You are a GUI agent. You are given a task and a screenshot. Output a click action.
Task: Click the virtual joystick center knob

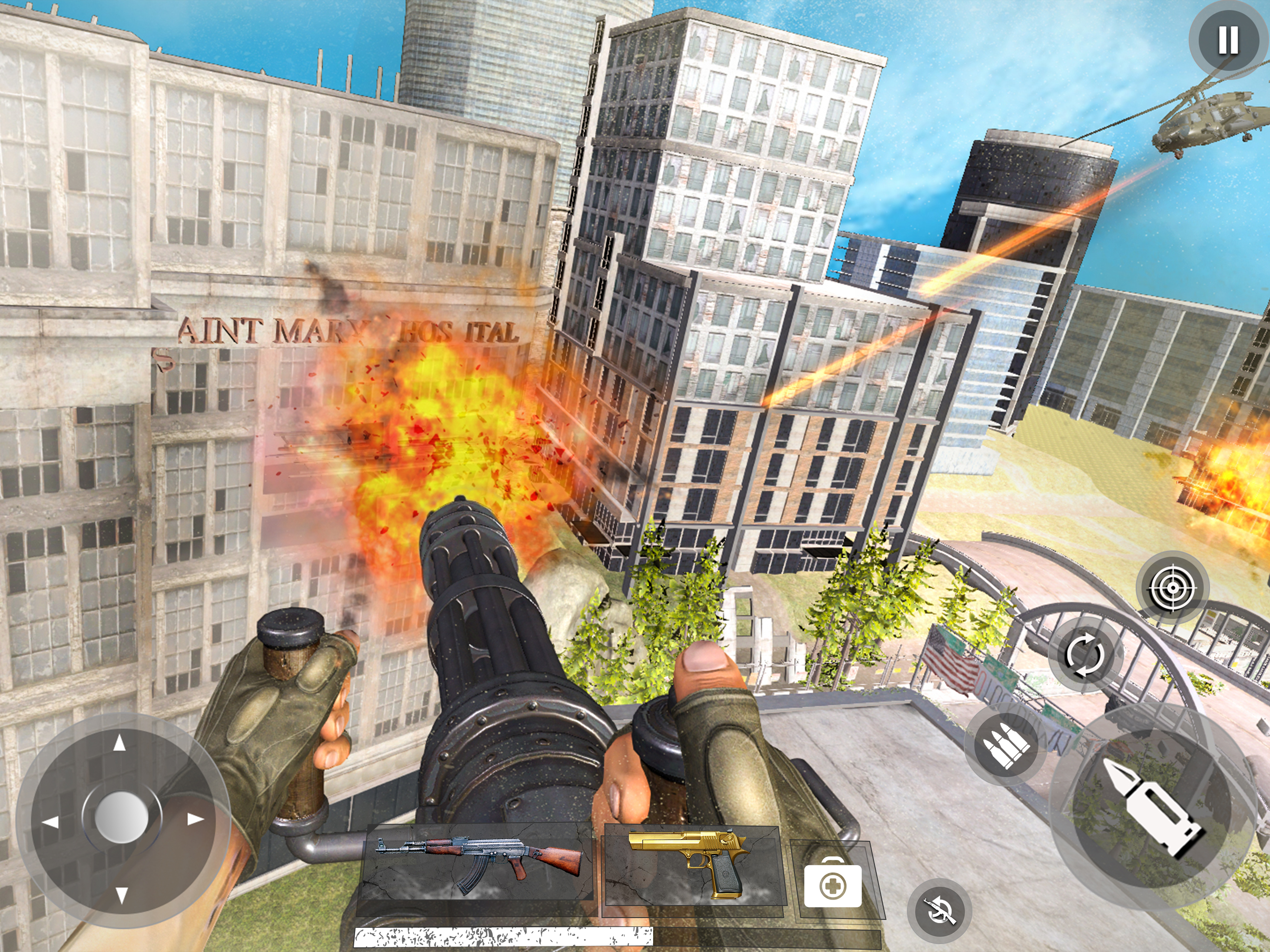pyautogui.click(x=121, y=816)
